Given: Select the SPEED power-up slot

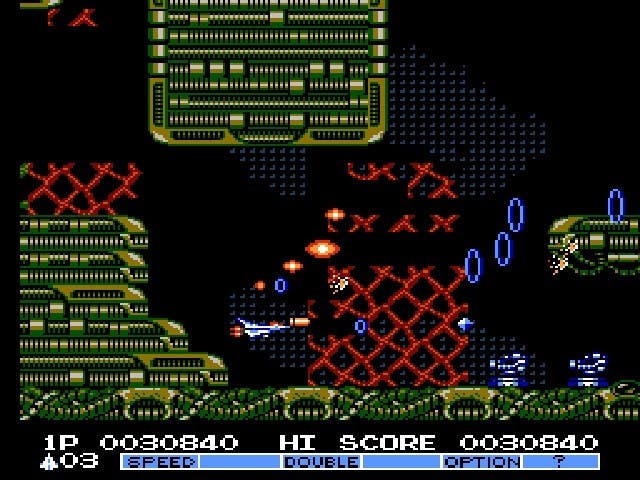Looking at the screenshot, I should point(160,462).
